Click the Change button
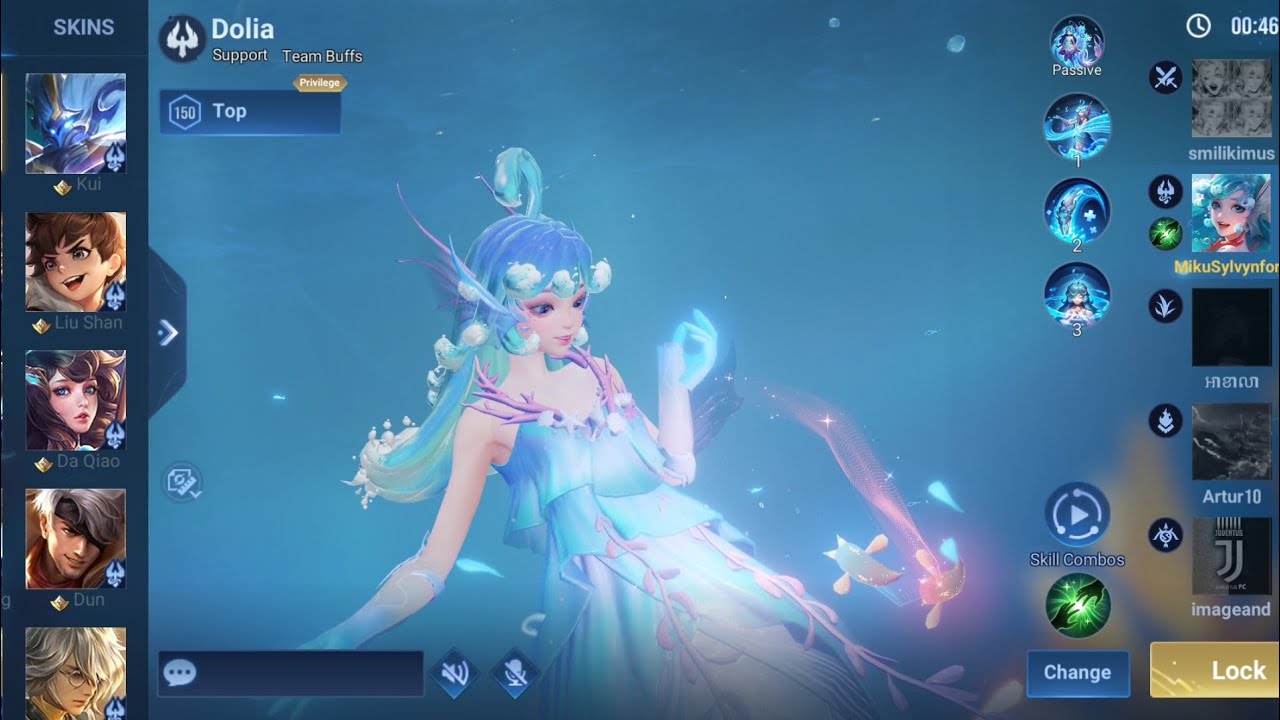The height and width of the screenshot is (720, 1280). click(x=1077, y=672)
